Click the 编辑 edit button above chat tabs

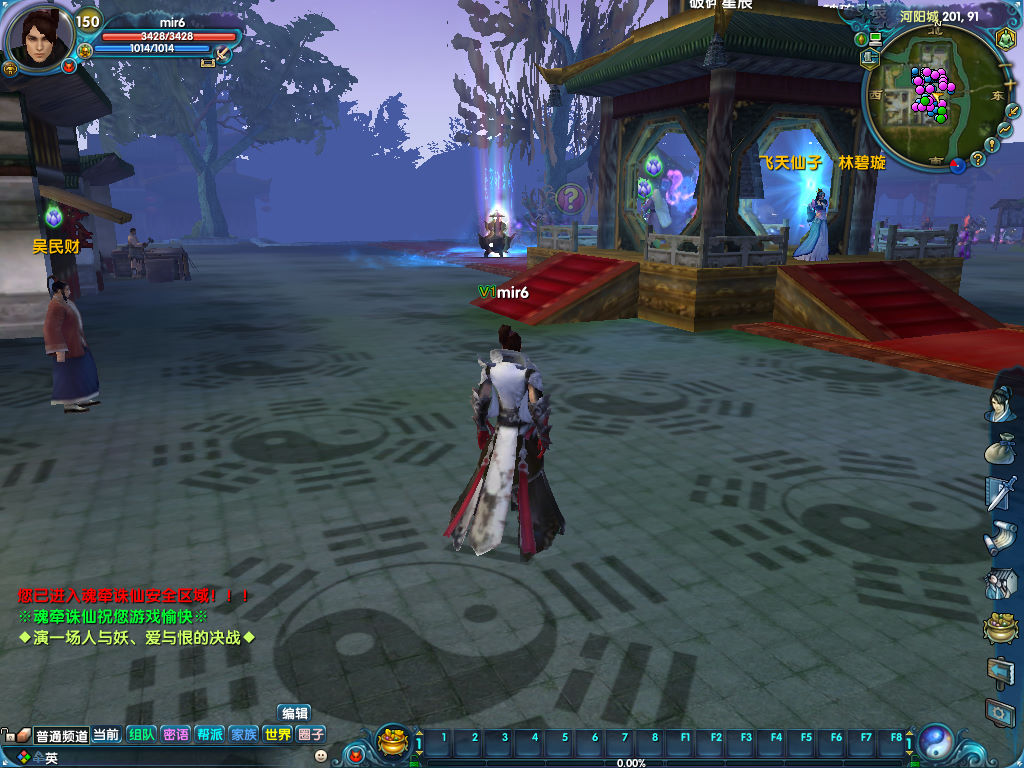point(294,713)
